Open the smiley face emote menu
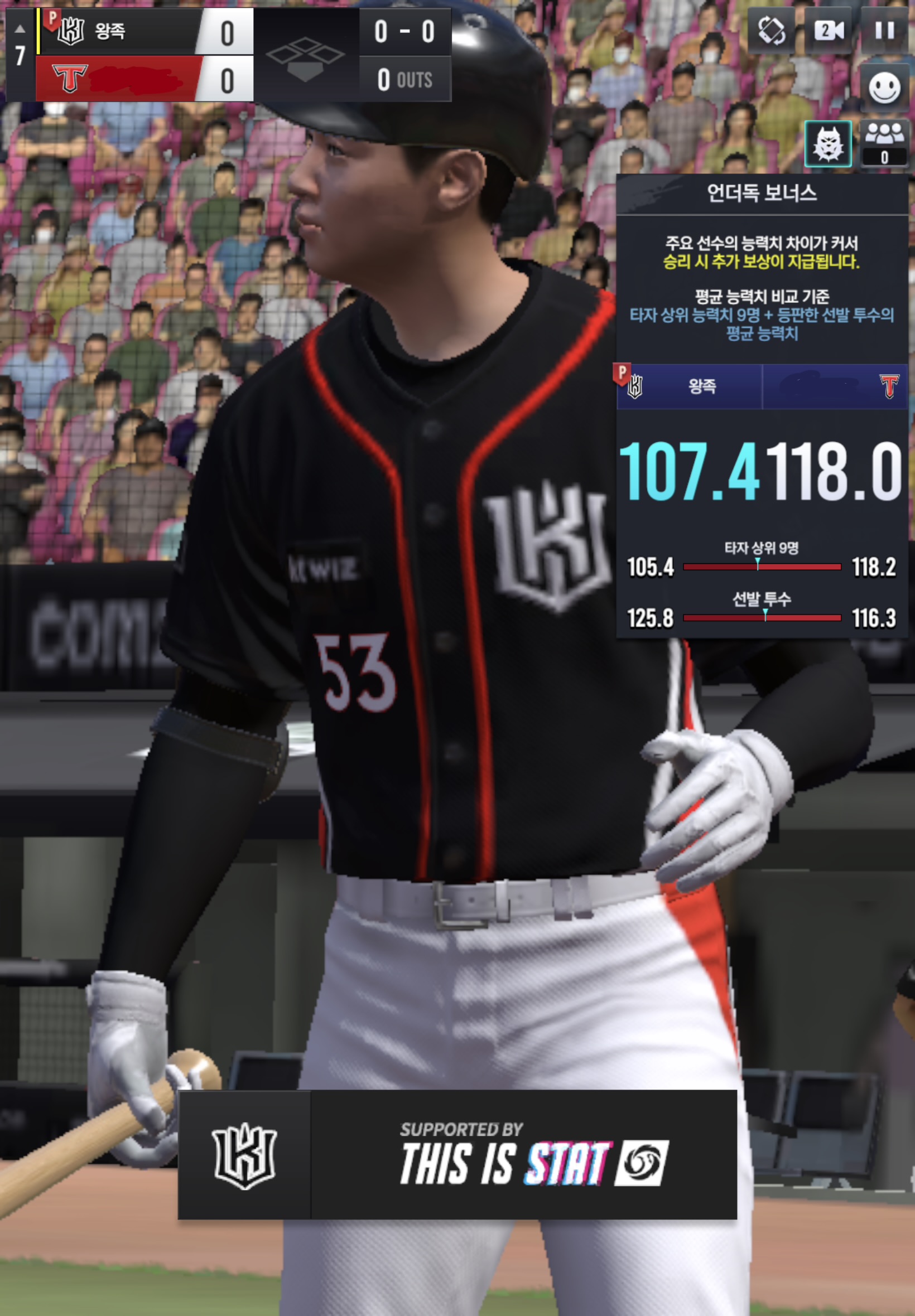The width and height of the screenshot is (915, 1316). coord(884,88)
